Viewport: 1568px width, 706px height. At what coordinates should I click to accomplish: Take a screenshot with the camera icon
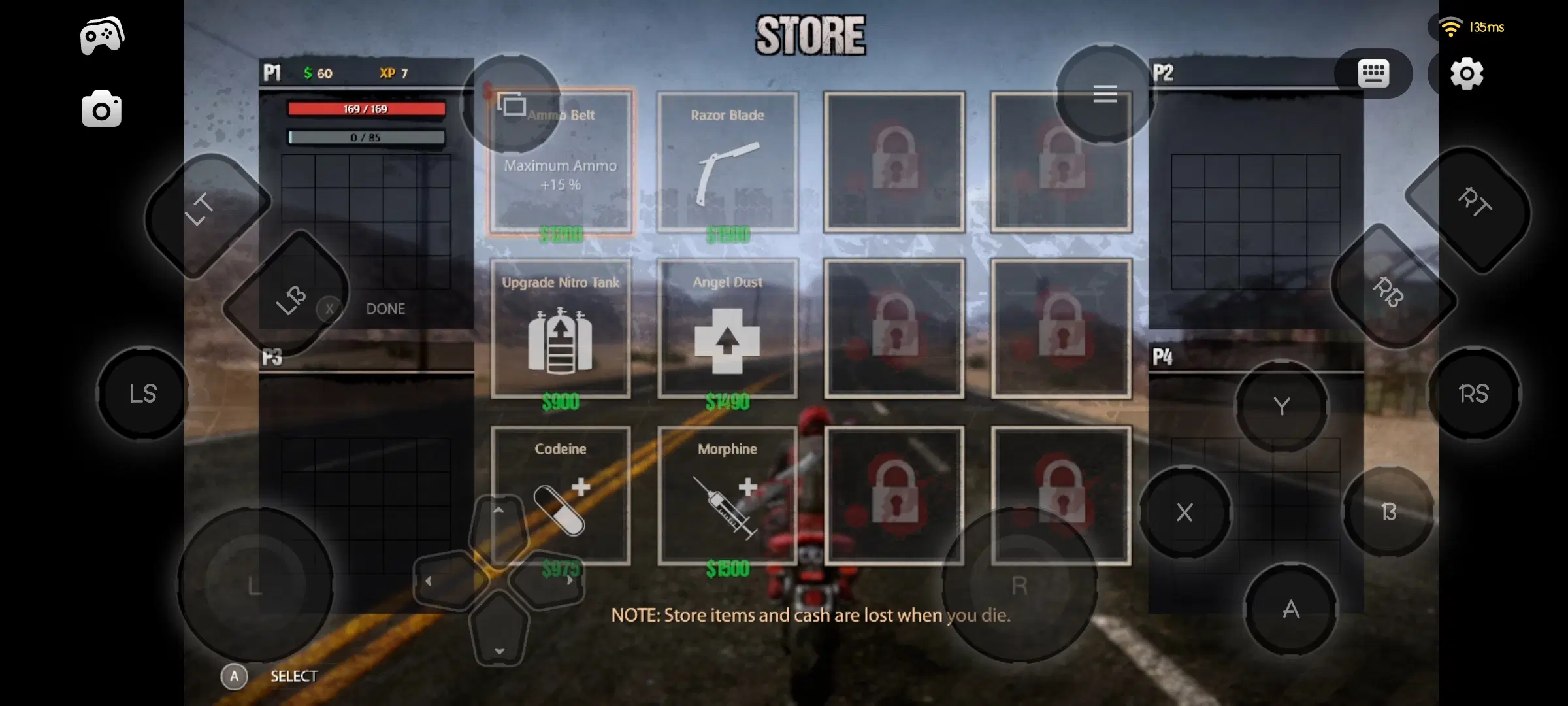click(x=101, y=109)
